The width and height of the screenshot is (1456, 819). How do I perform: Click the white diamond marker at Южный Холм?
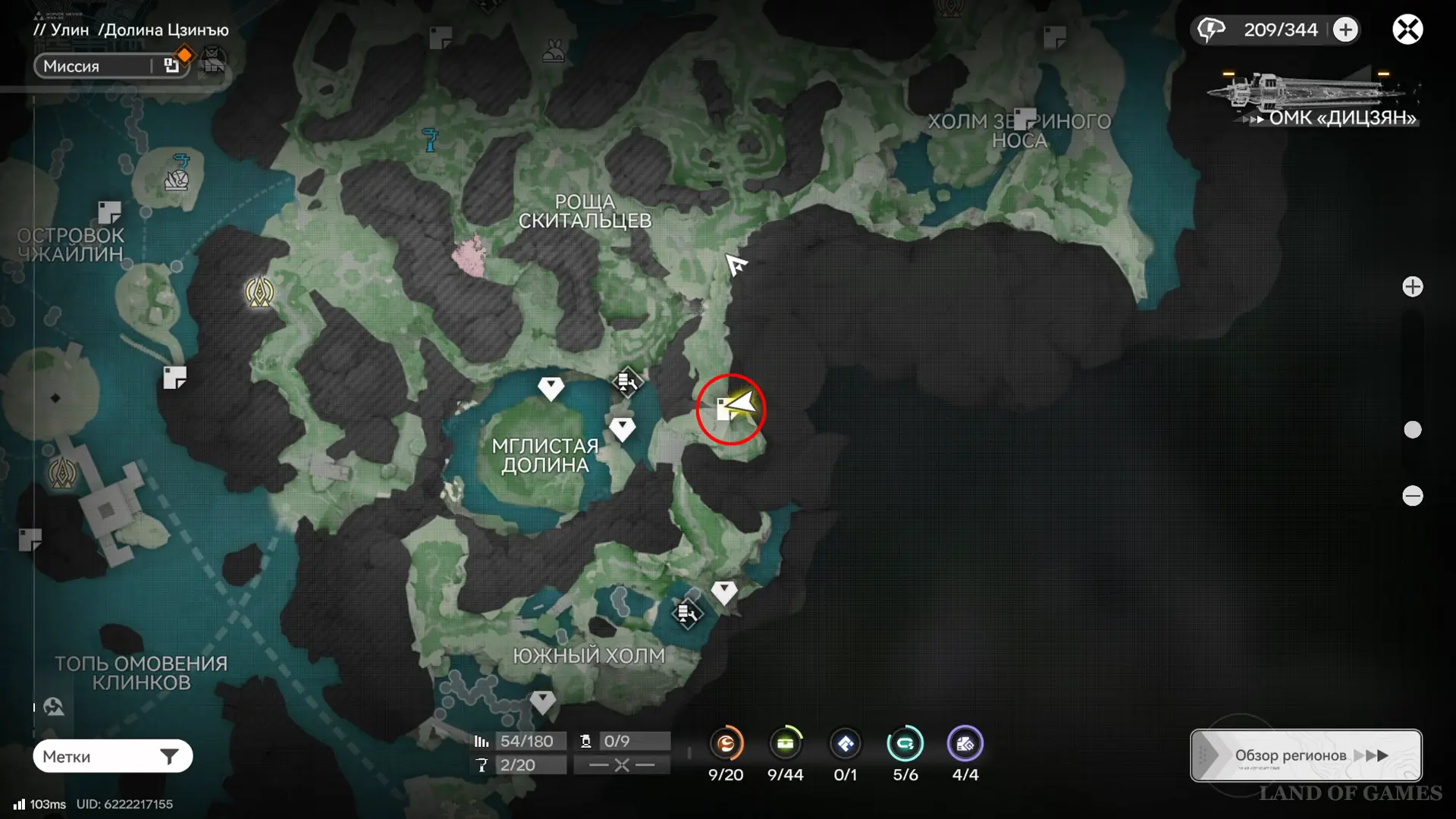click(x=542, y=701)
